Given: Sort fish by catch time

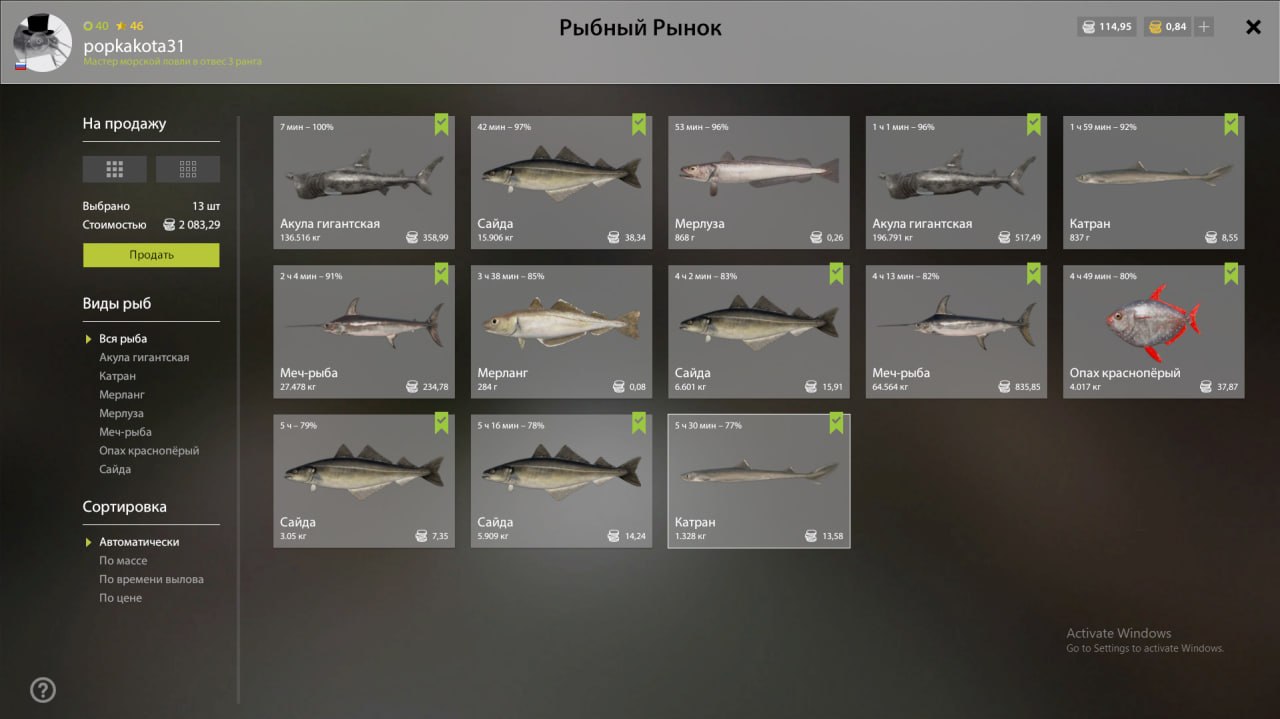Looking at the screenshot, I should 151,579.
